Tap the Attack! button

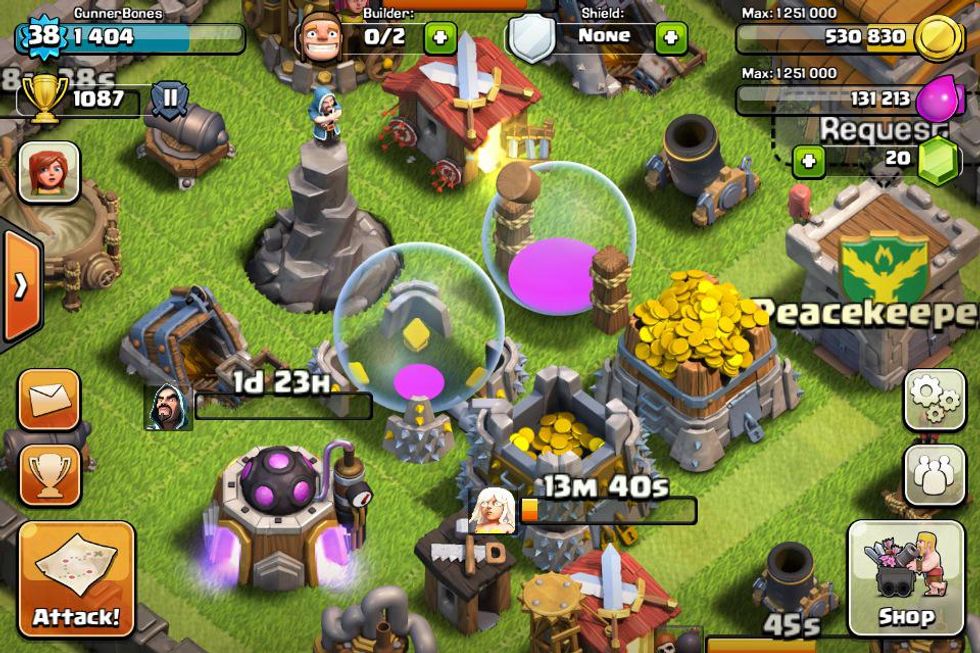pyautogui.click(x=76, y=580)
